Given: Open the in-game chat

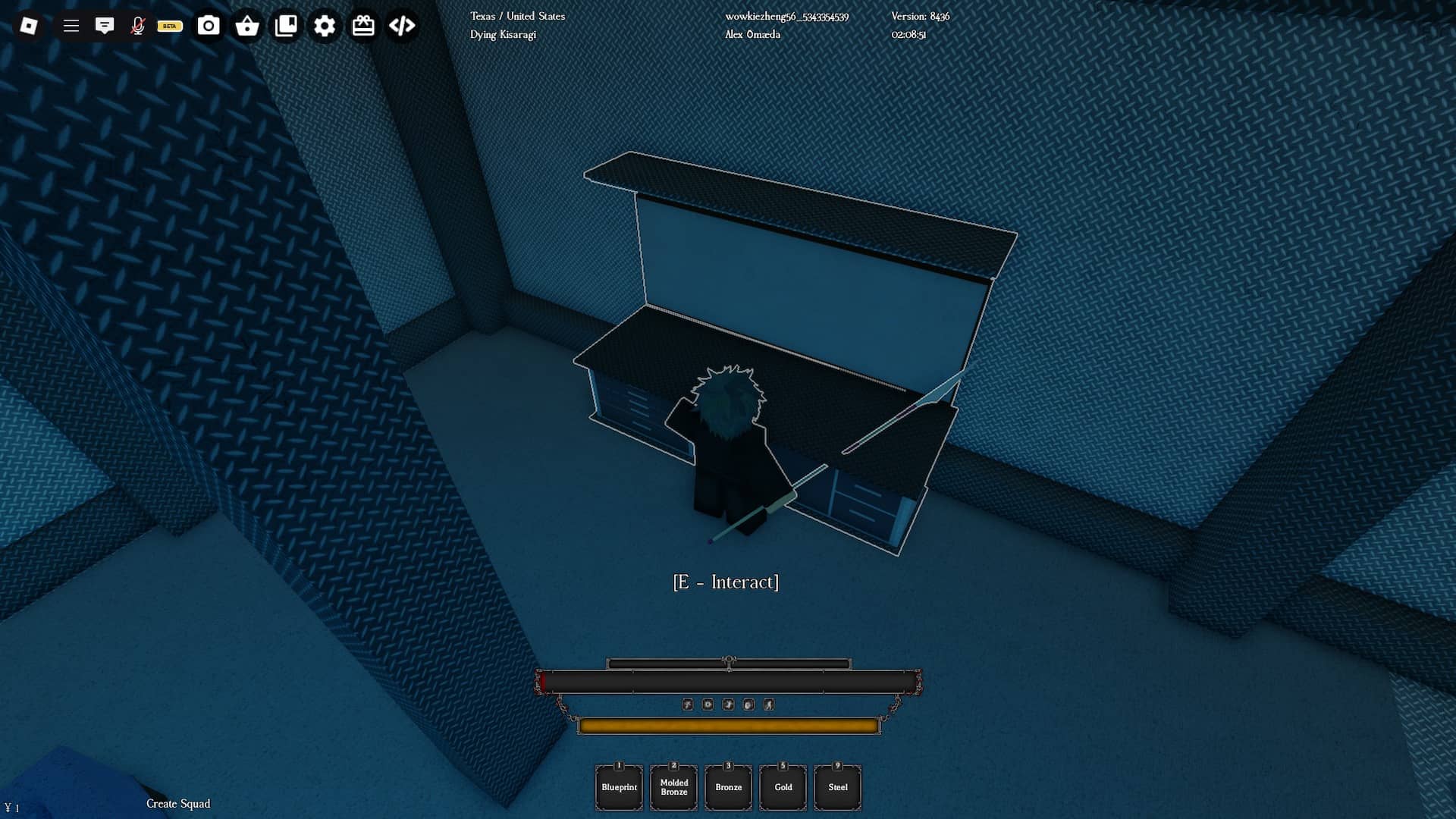Looking at the screenshot, I should coord(105,25).
